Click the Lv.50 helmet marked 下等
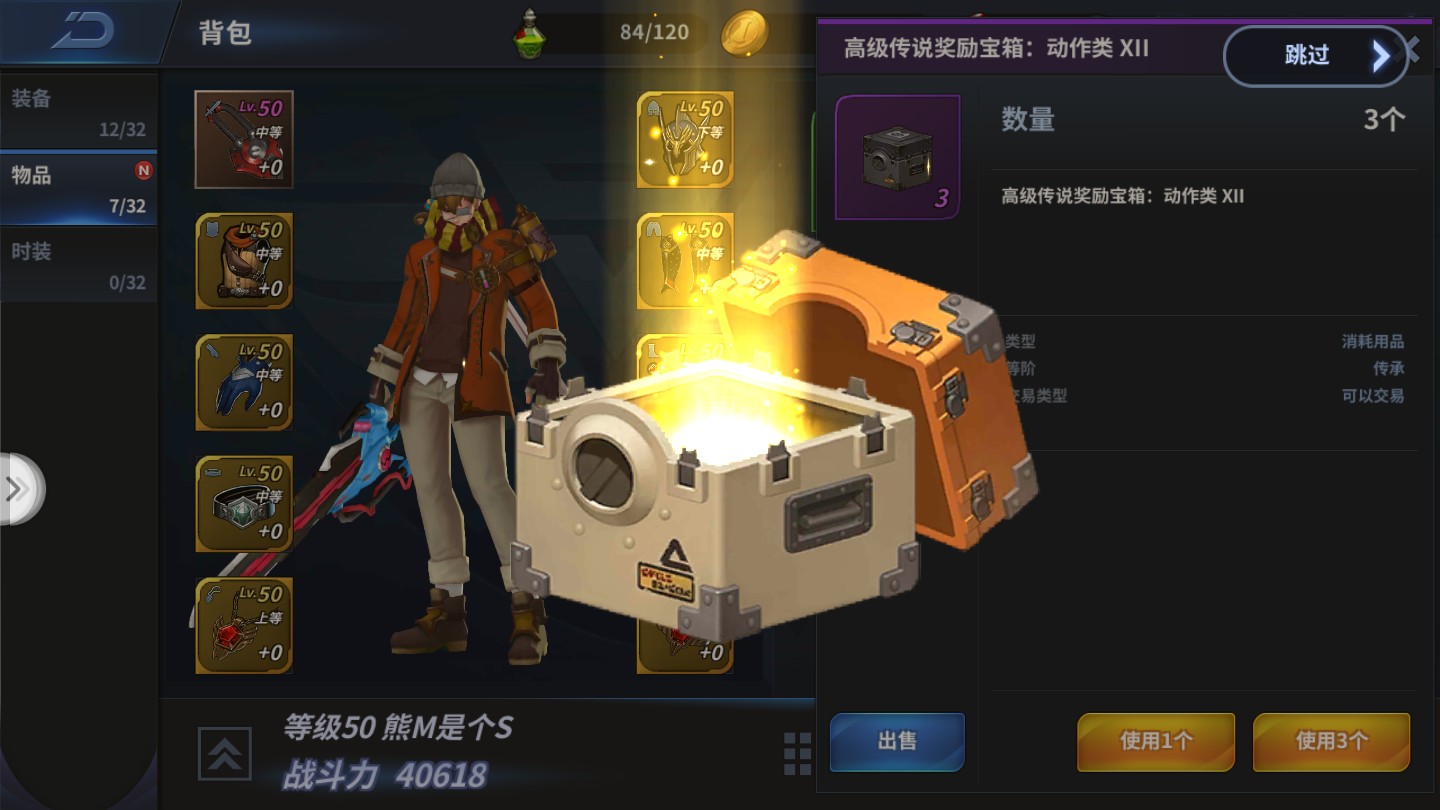Viewport: 1440px width, 810px height. tap(686, 138)
